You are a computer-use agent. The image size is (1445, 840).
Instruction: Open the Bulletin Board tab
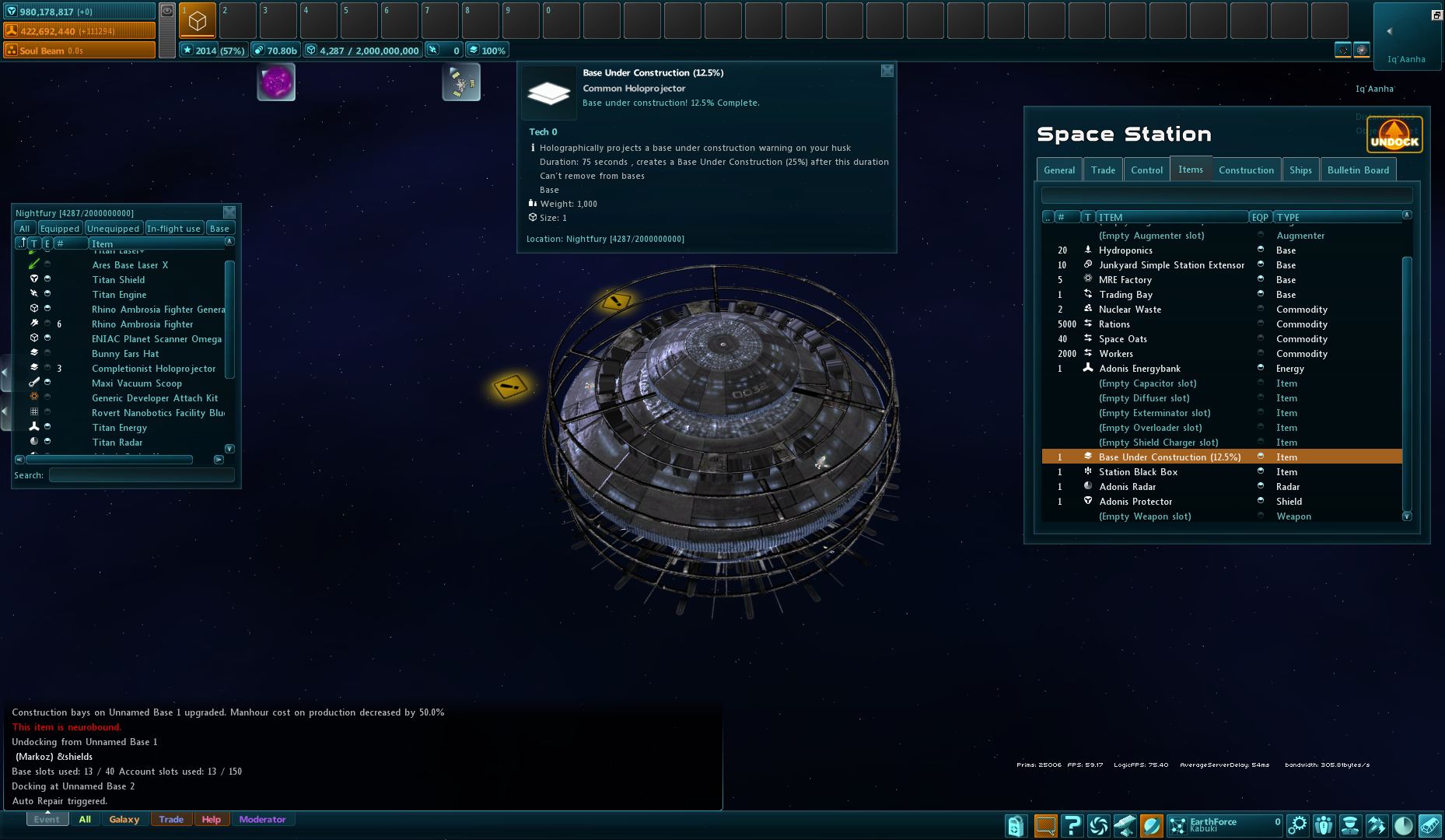[1358, 170]
